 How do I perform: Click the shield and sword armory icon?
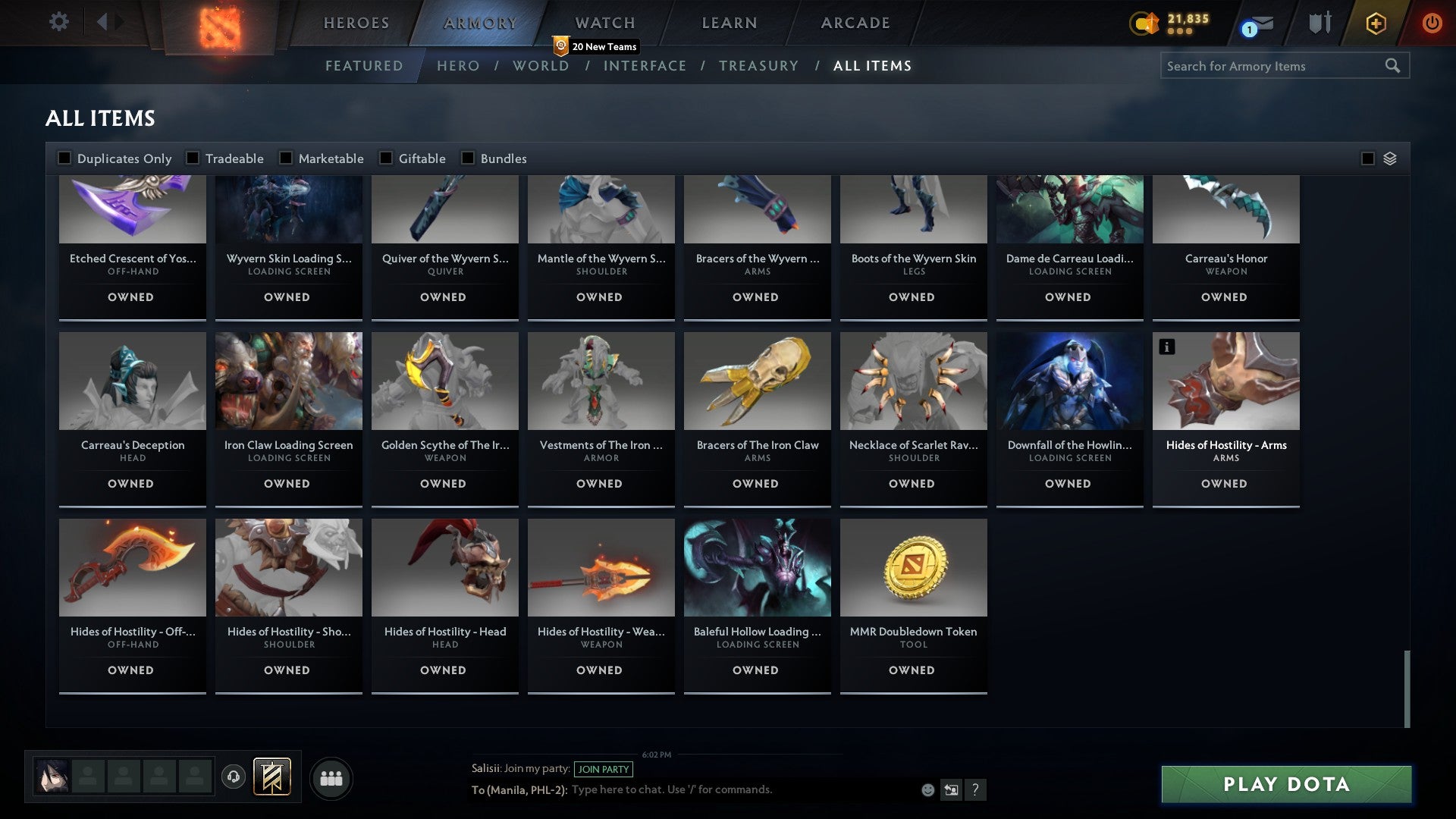coord(1319,24)
